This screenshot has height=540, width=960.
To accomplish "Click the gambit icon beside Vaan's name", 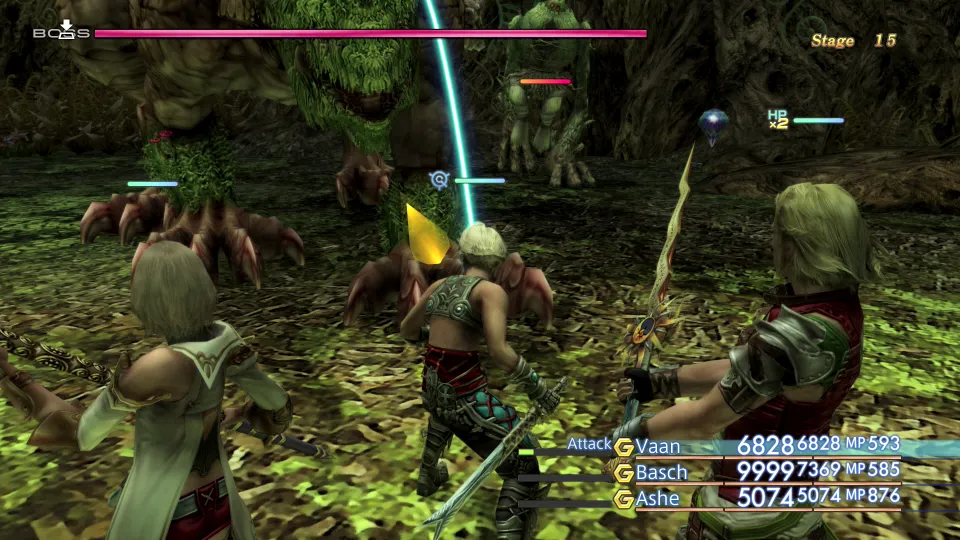I will click(x=624, y=447).
